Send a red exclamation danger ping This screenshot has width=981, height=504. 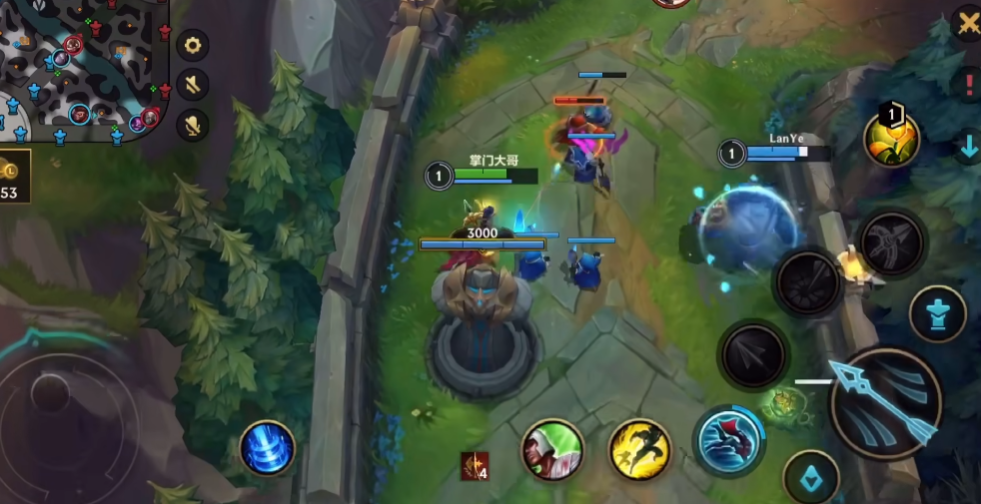pyautogui.click(x=968, y=85)
